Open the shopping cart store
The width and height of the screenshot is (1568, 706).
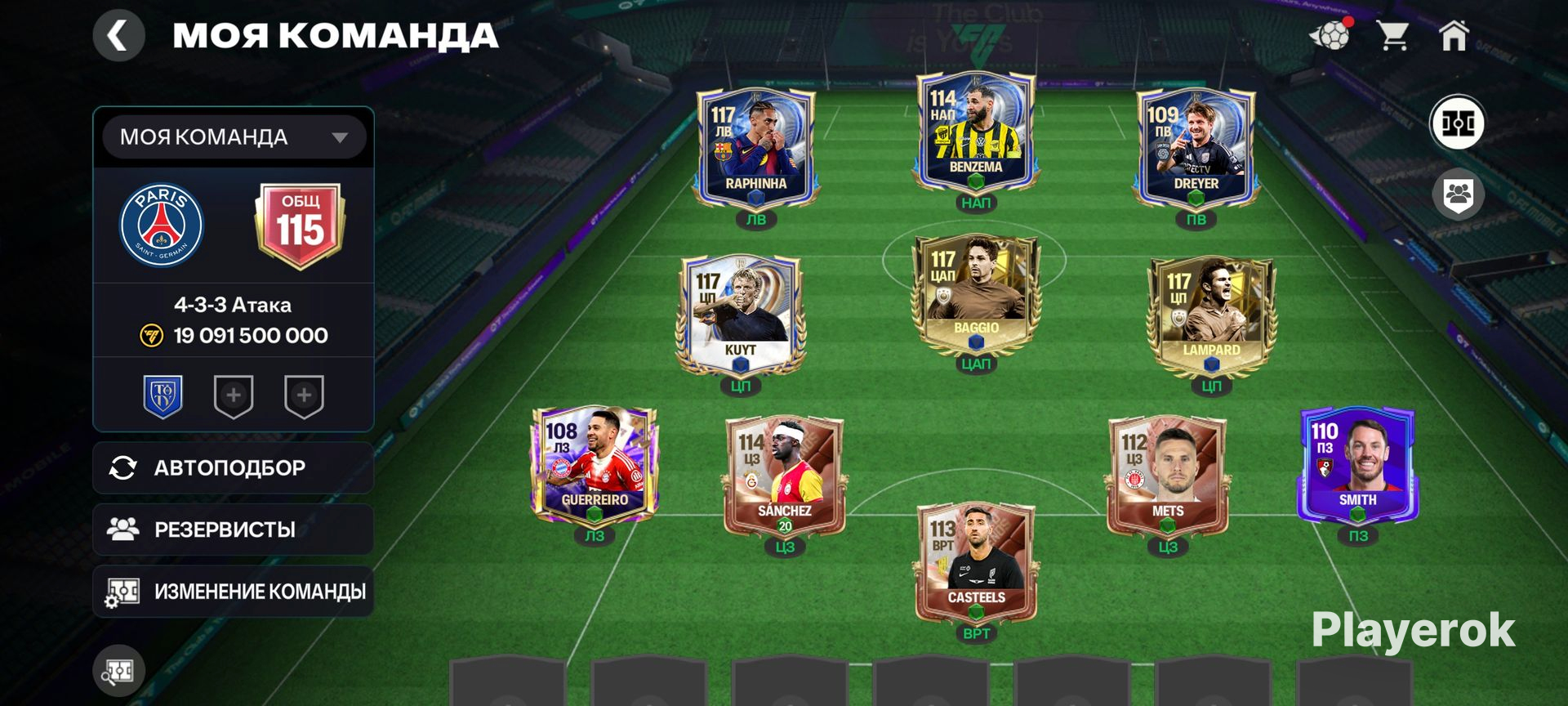point(1392,36)
